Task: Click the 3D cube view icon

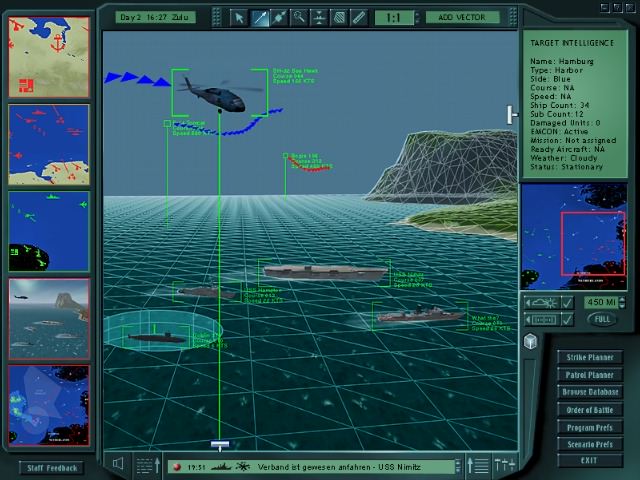Action: click(x=530, y=342)
